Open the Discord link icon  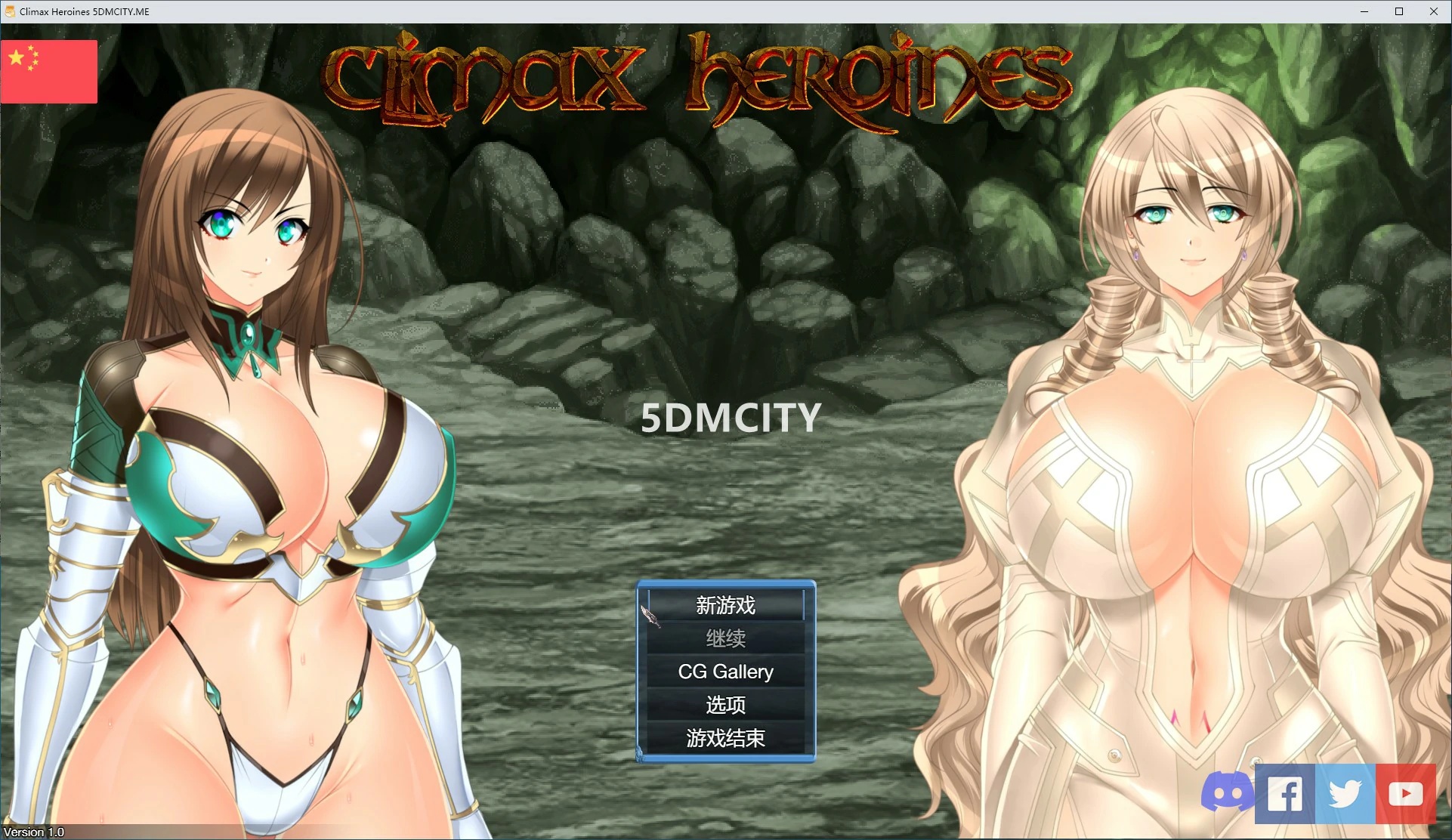[1227, 793]
